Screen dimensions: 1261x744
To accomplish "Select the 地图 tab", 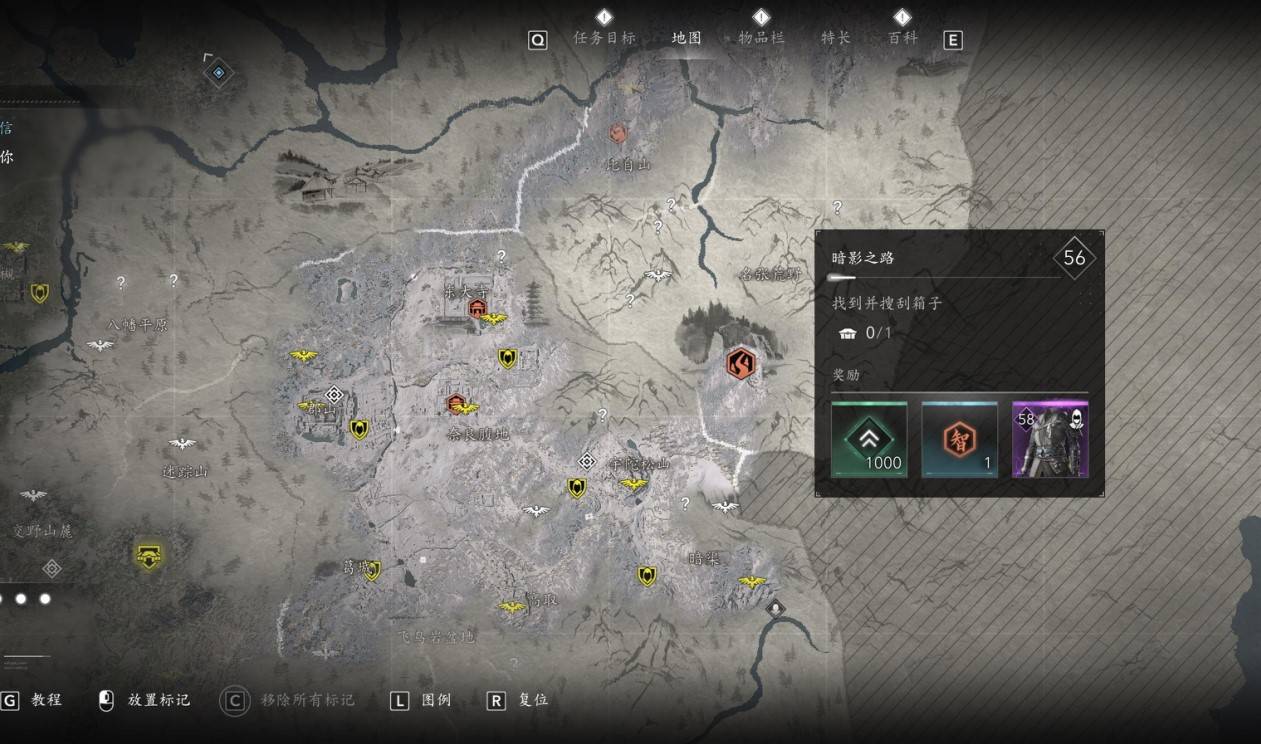I will [x=687, y=38].
